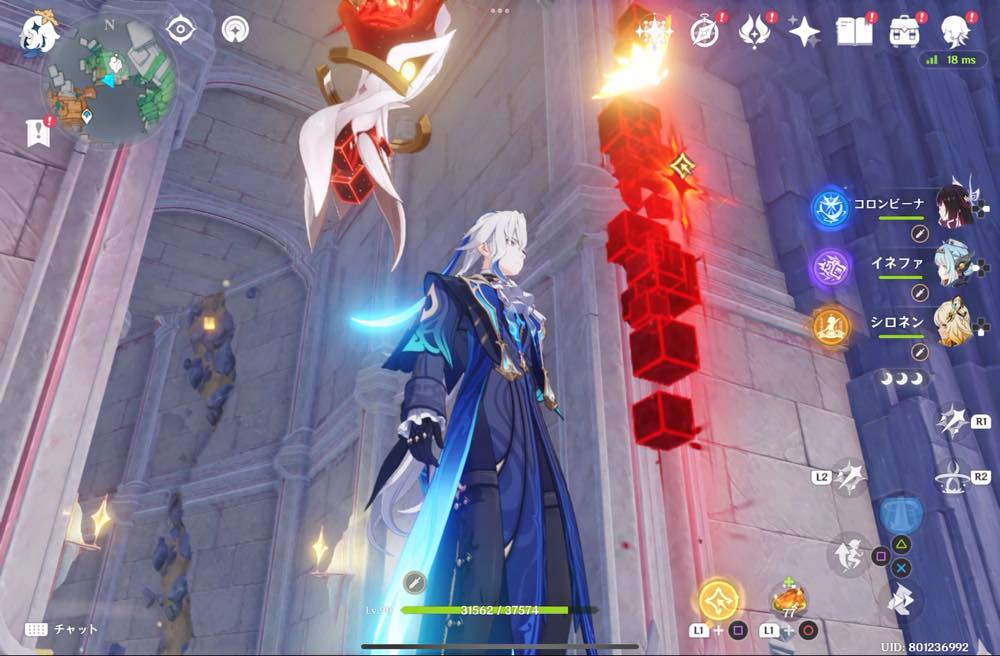Tap the blue pillar skill icon
Viewport: 1000px width, 656px height.
click(901, 510)
